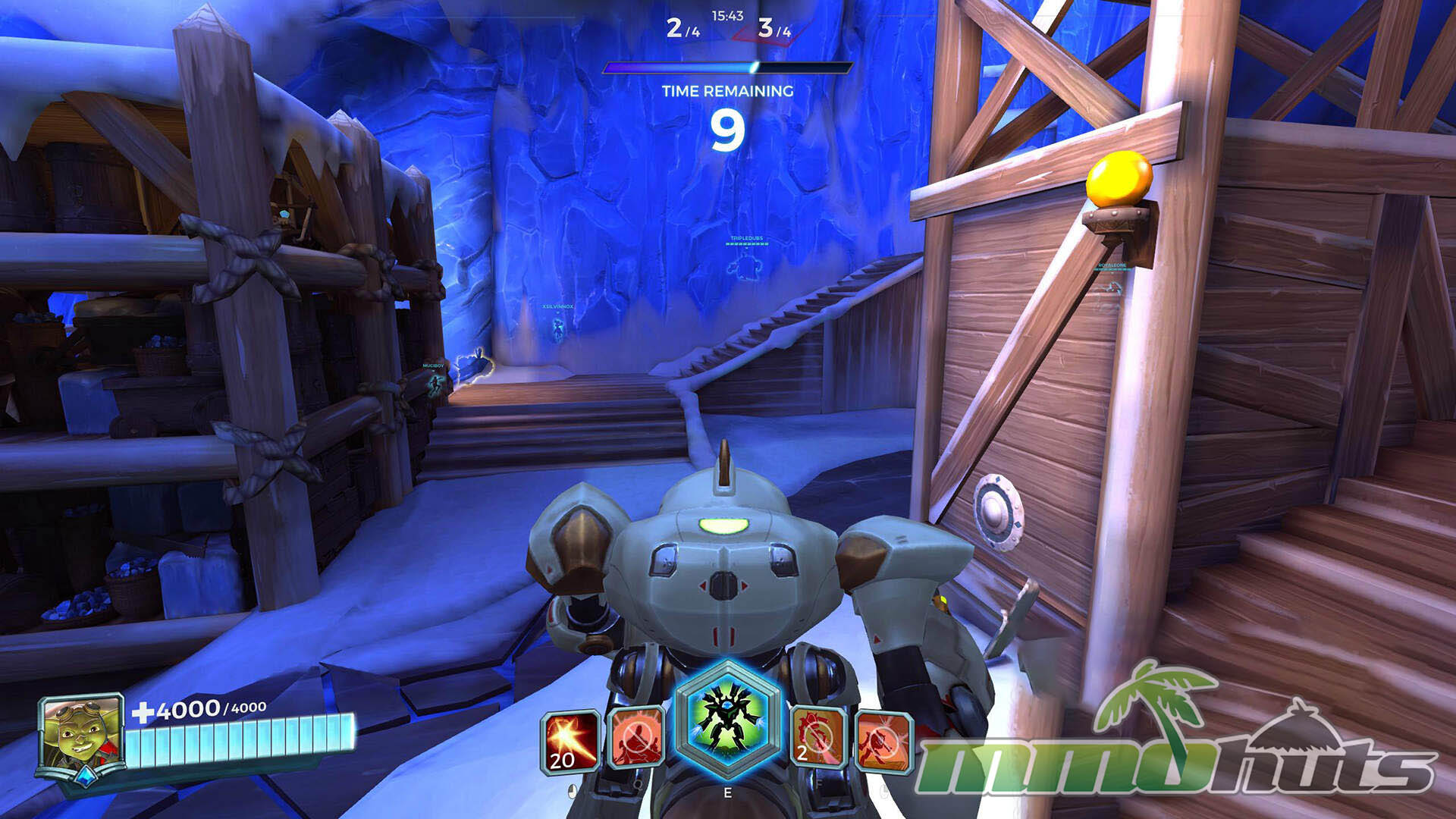
Task: Click the goblin champion portrait
Action: (x=80, y=734)
